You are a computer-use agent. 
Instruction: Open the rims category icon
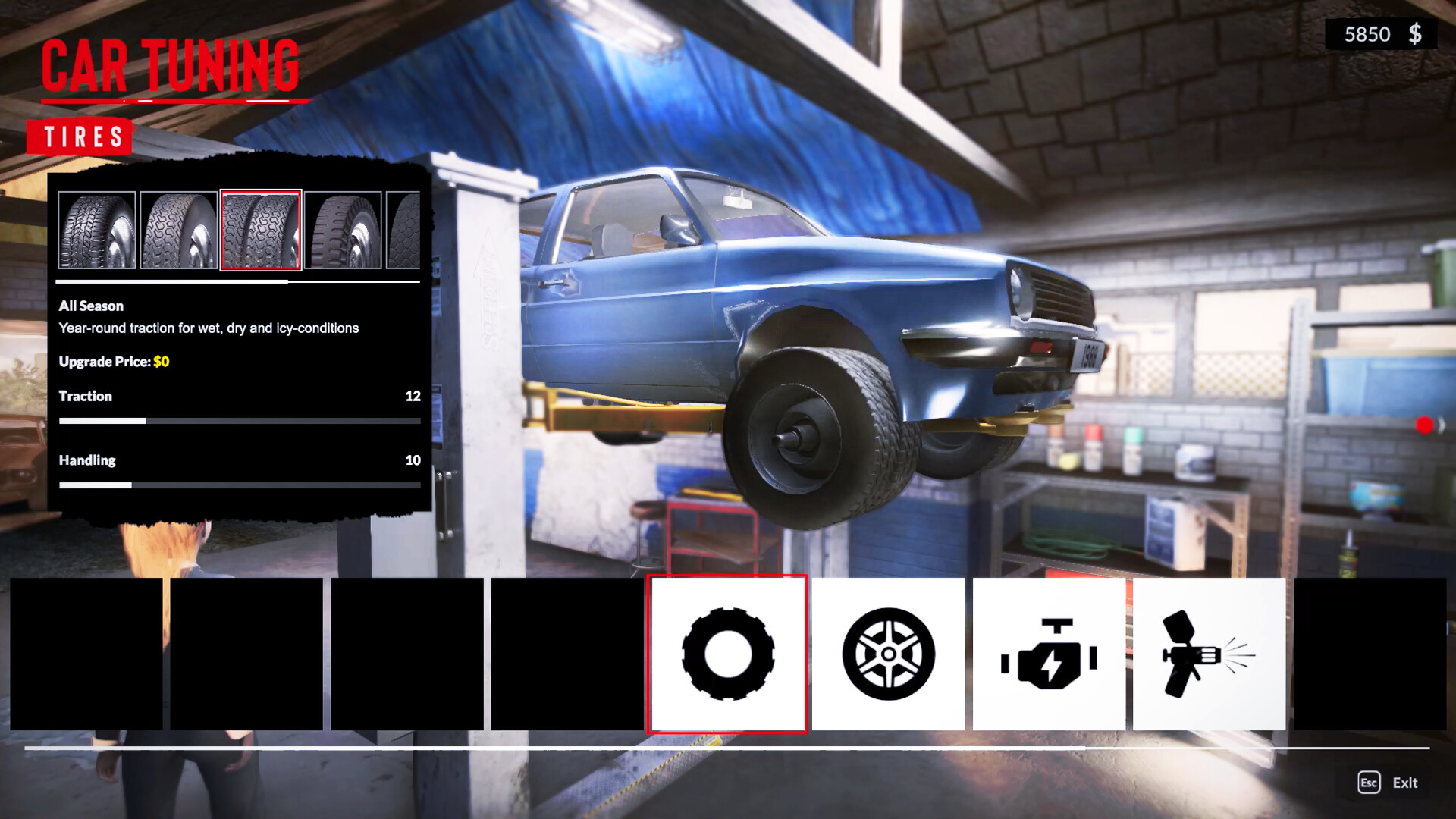click(889, 656)
